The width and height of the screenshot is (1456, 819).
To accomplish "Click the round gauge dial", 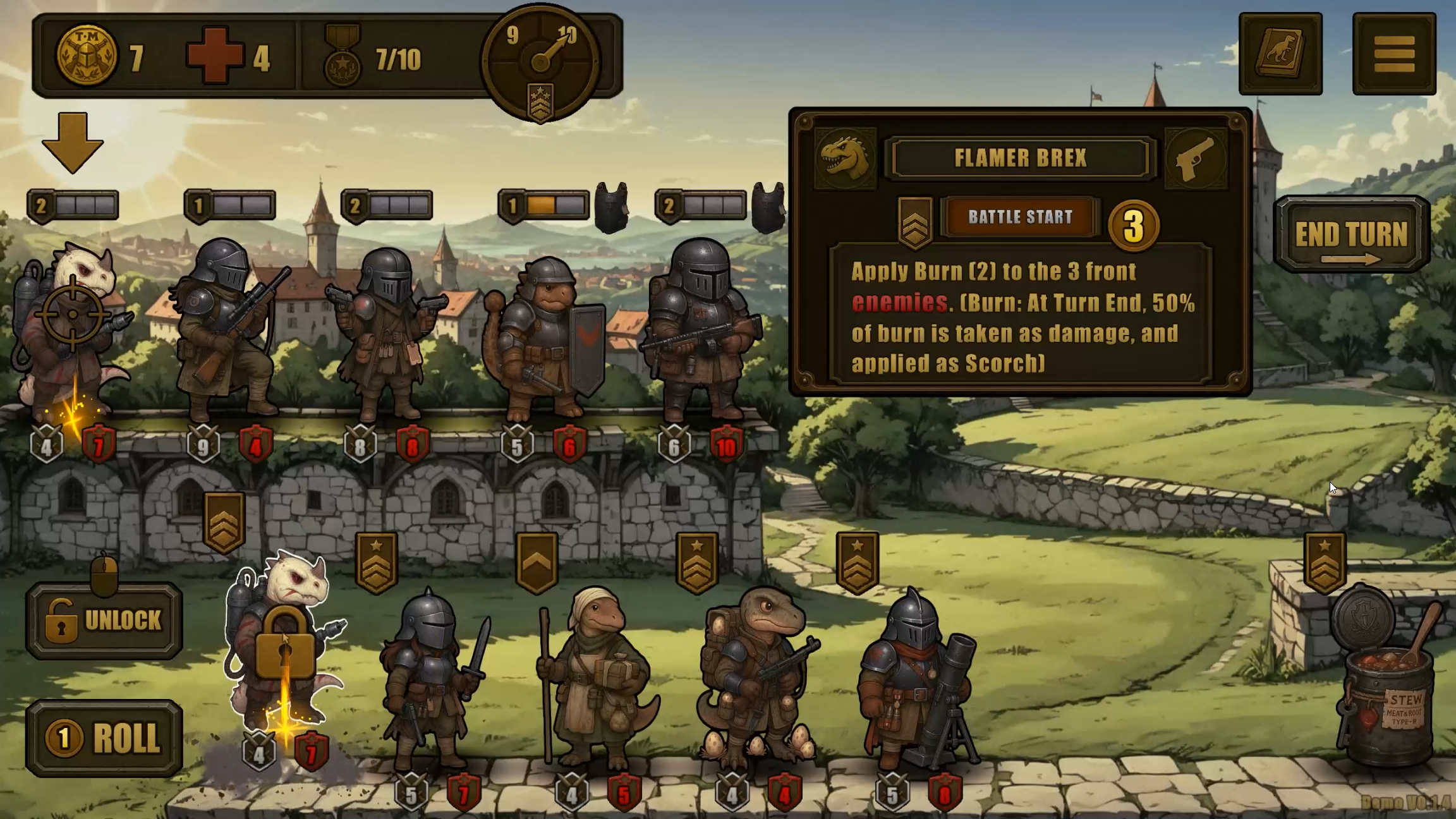I will [540, 62].
